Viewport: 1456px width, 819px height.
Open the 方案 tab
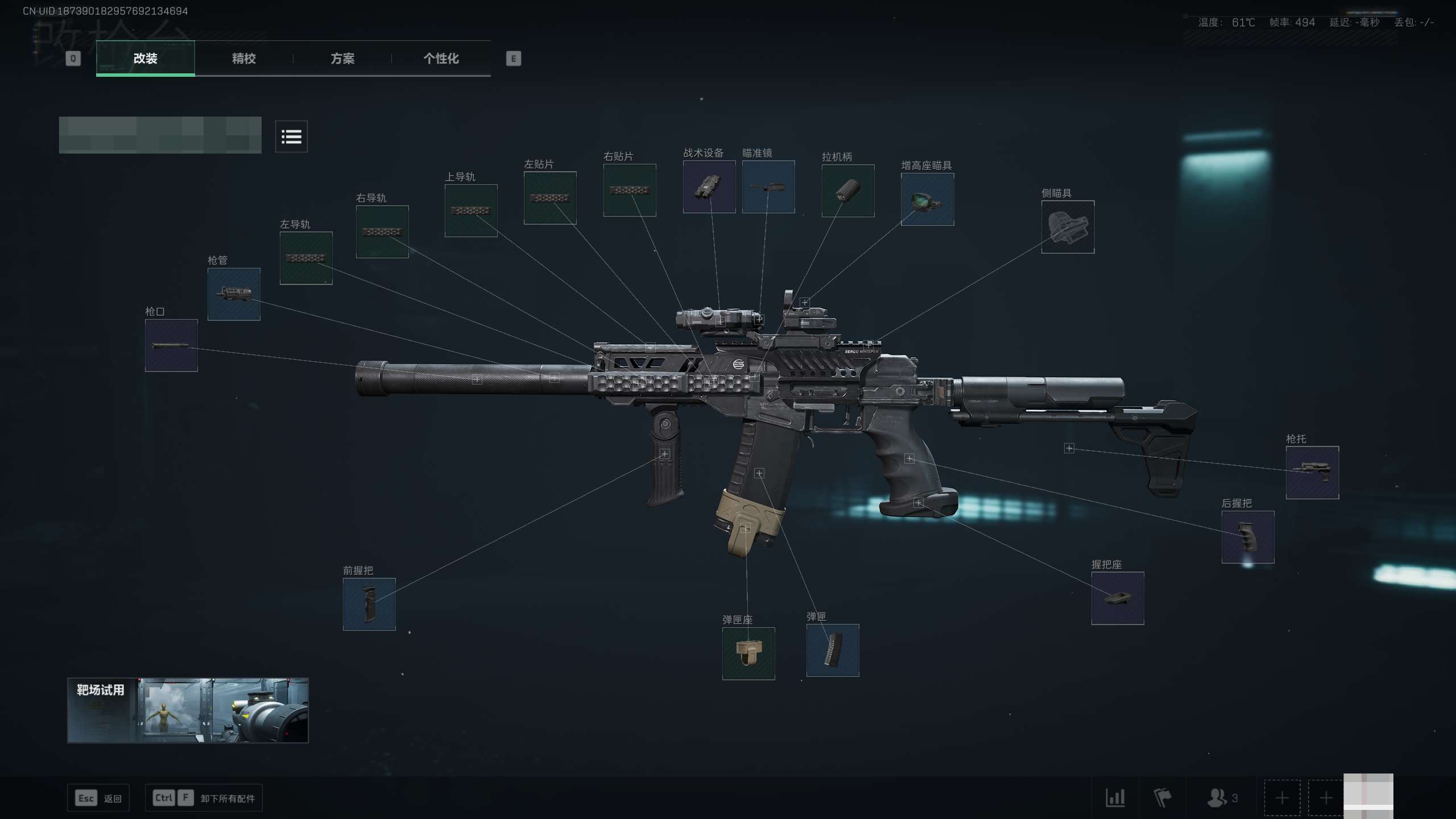(342, 59)
